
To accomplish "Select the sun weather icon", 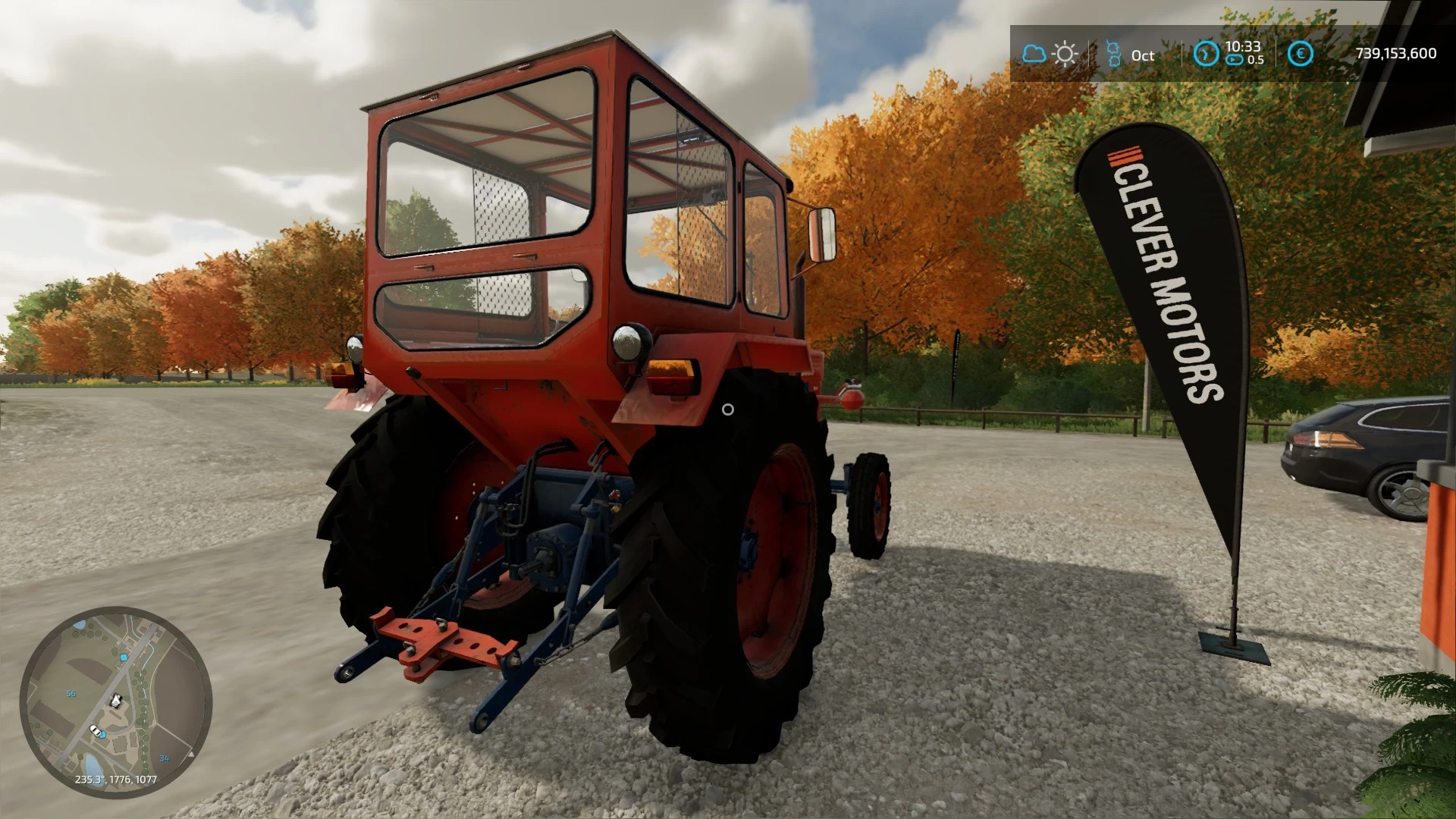I will (1065, 53).
